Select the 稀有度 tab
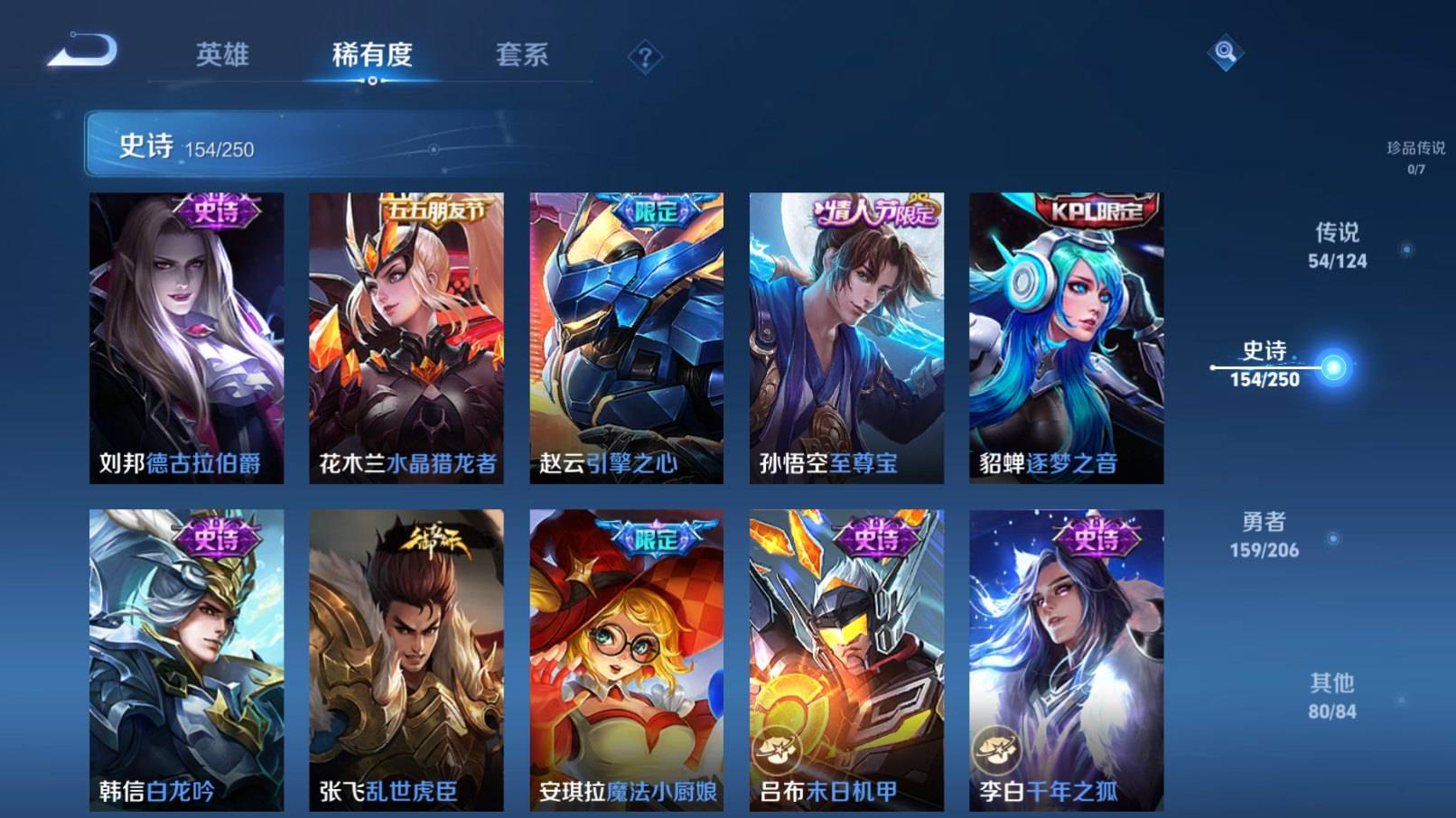The height and width of the screenshot is (818, 1456). tap(372, 55)
